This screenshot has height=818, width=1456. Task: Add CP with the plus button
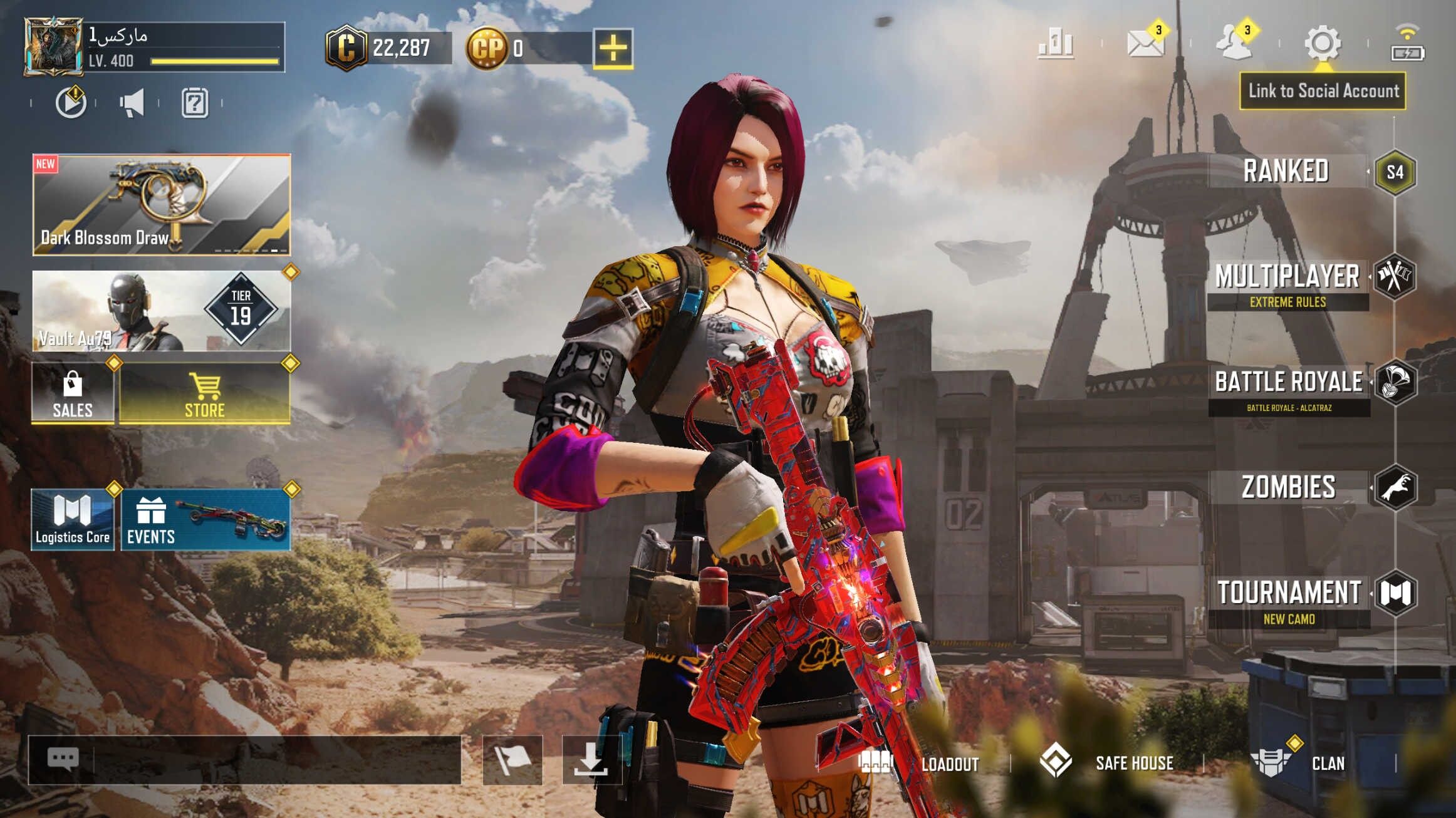[613, 48]
